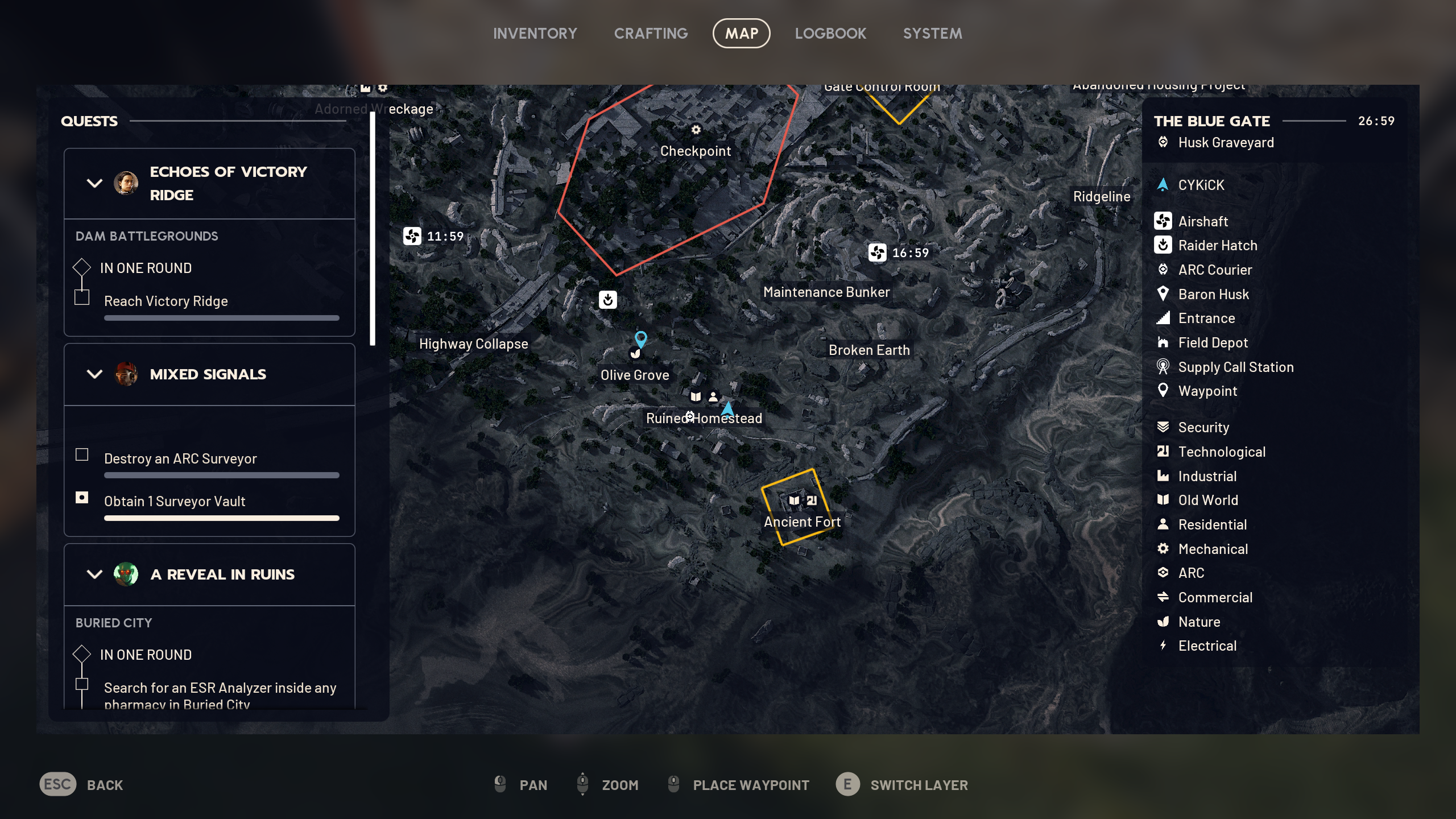Select the Supply Call Station legend icon
Viewport: 1456px width, 819px height.
point(1164,367)
